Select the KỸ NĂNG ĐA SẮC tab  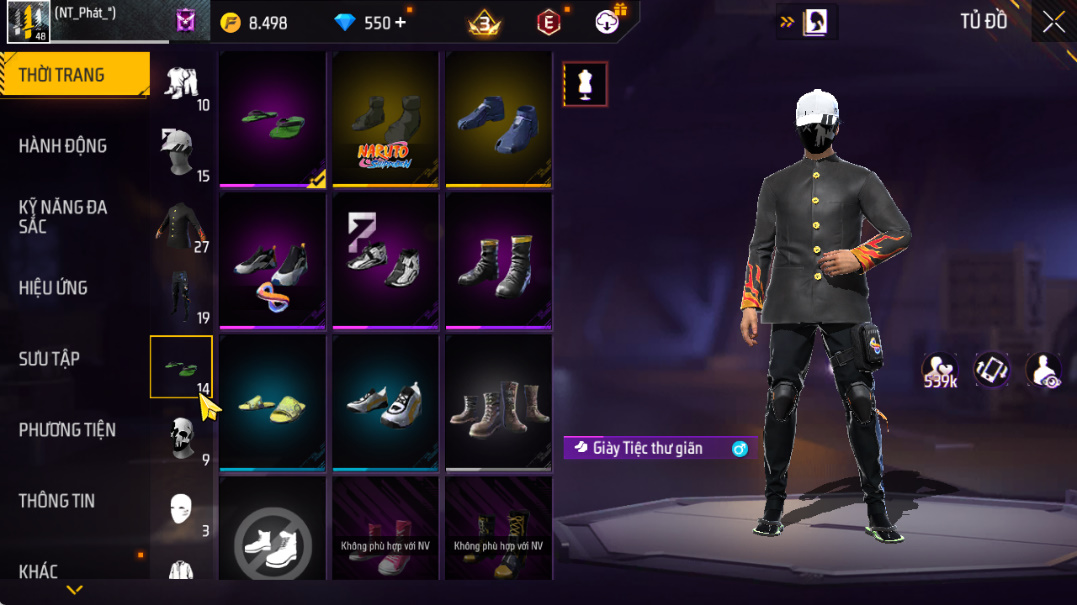pyautogui.click(x=63, y=217)
